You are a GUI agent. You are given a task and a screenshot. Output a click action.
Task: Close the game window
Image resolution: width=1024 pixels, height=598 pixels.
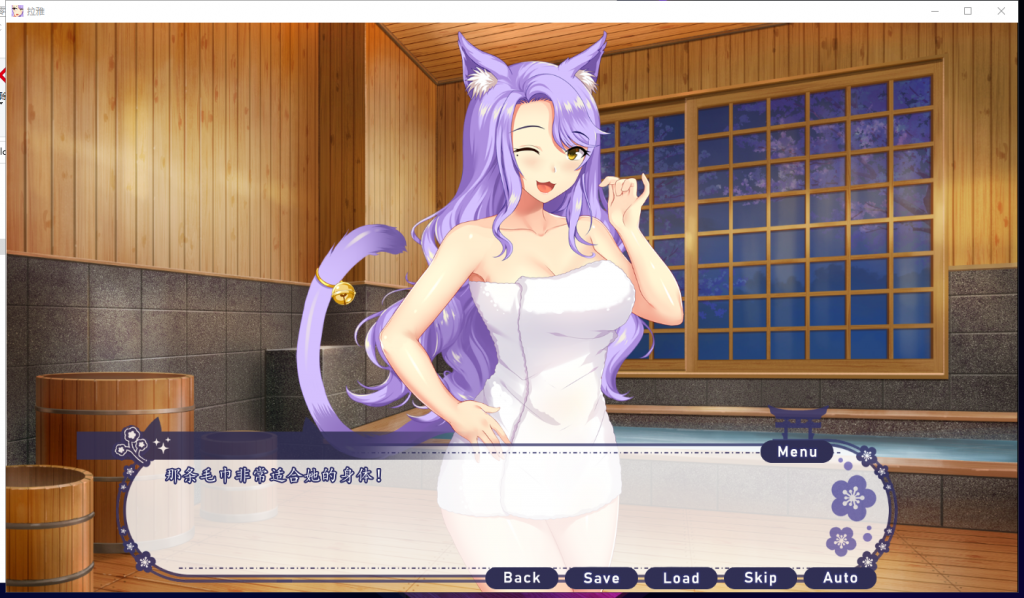pos(1001,11)
